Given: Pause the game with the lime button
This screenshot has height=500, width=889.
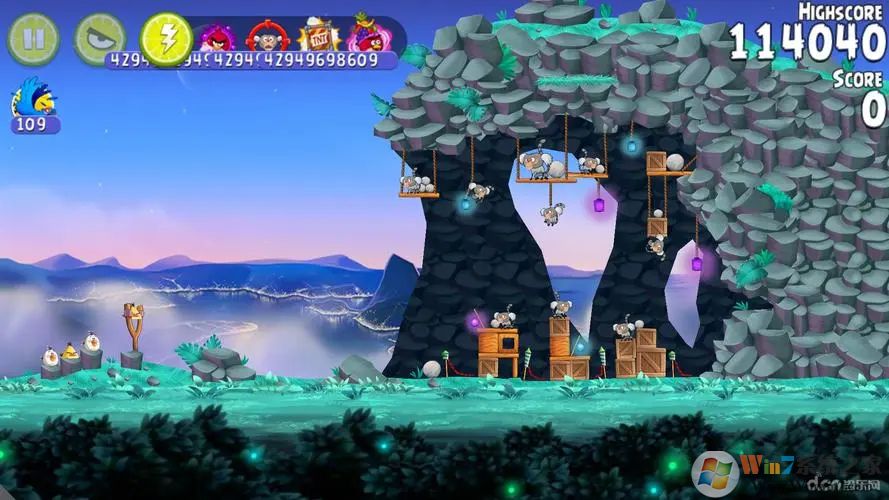Looking at the screenshot, I should tap(34, 39).
